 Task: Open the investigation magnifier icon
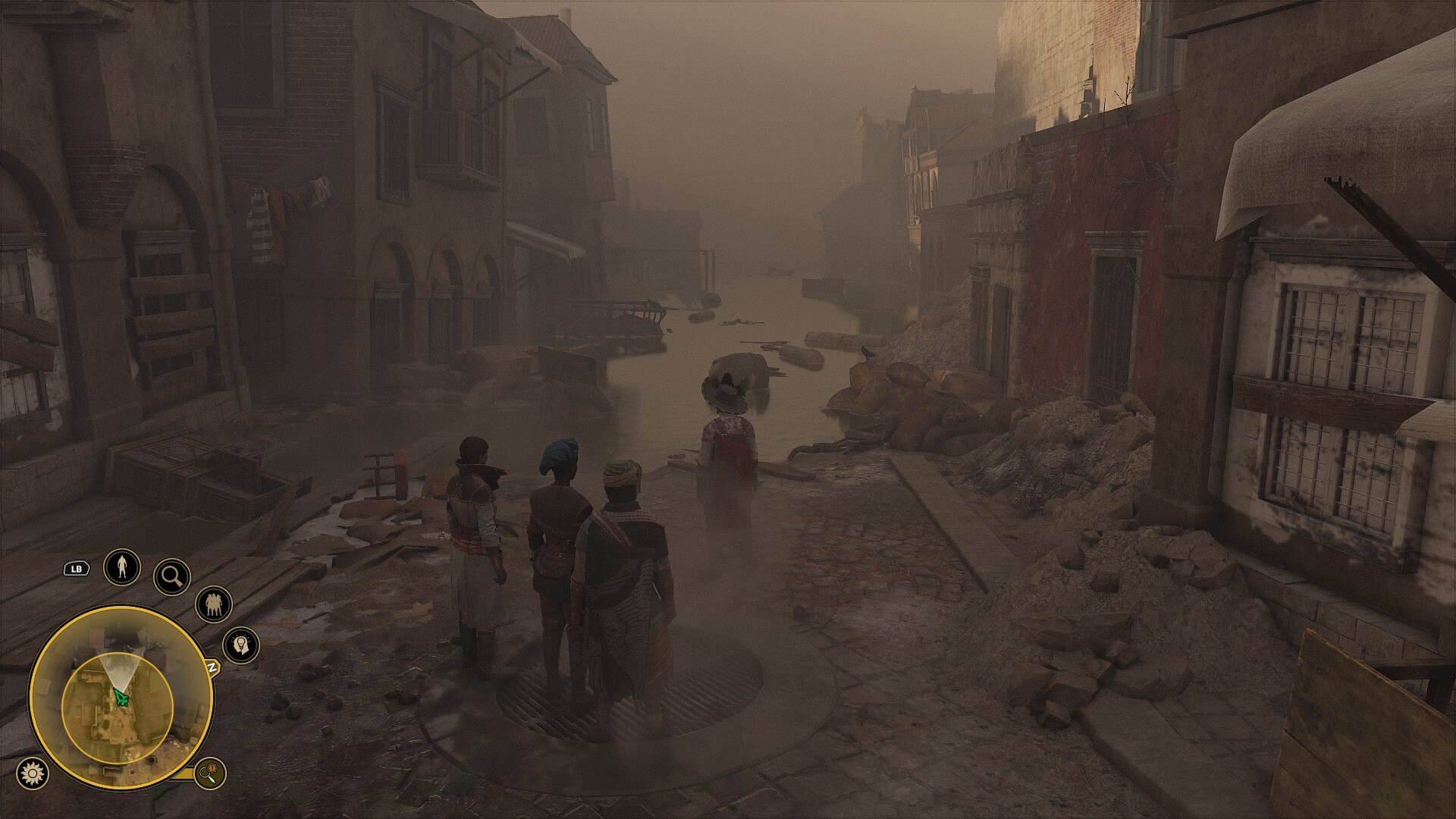(x=173, y=576)
